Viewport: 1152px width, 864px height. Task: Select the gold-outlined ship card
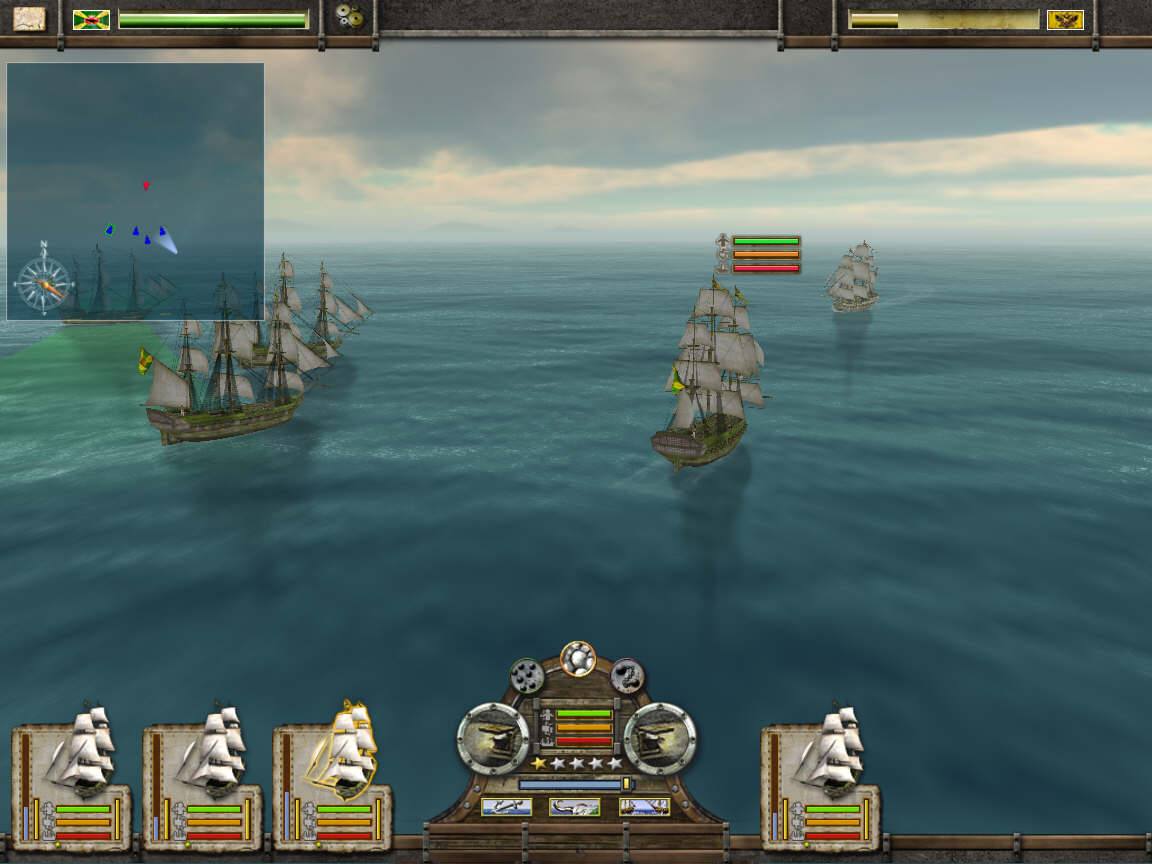[x=332, y=775]
